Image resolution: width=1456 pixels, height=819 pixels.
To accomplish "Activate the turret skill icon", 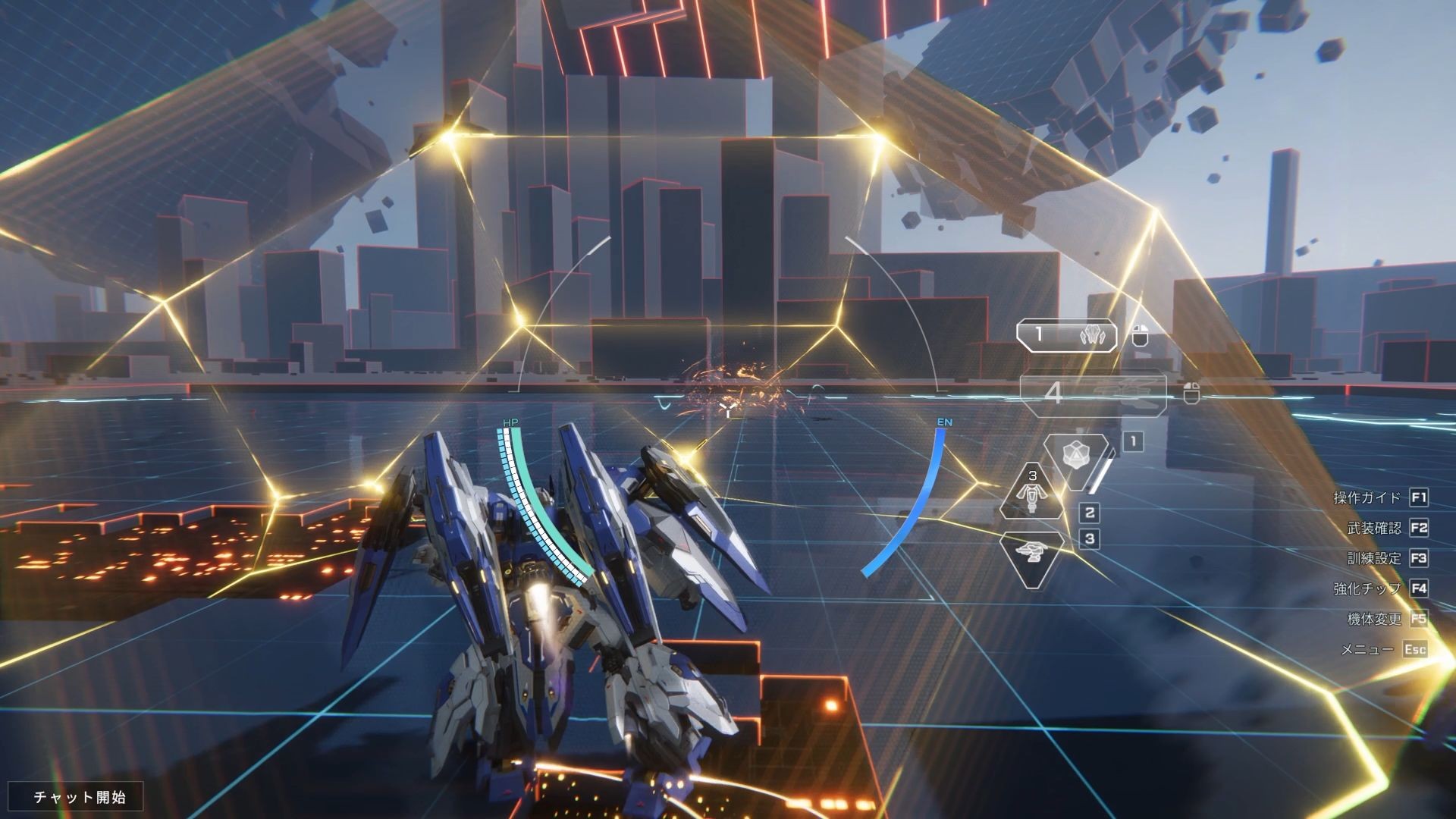I will (1031, 558).
